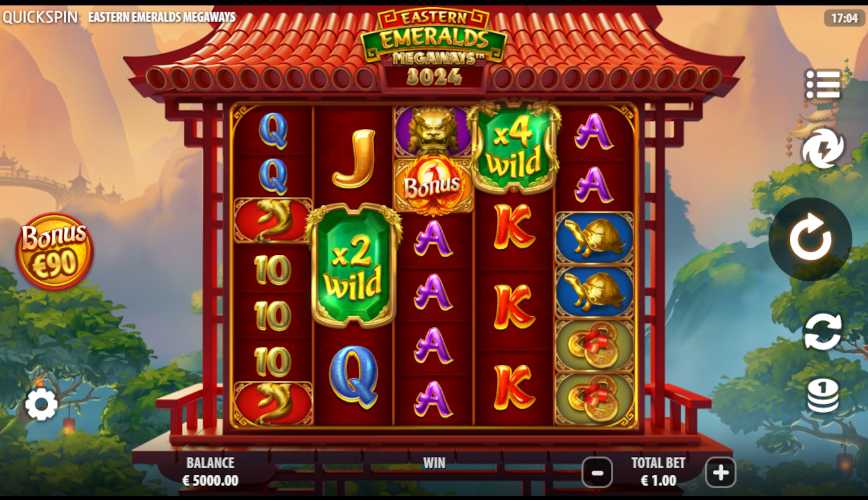Spin the reels with the large circular arrow

pyautogui.click(x=810, y=240)
